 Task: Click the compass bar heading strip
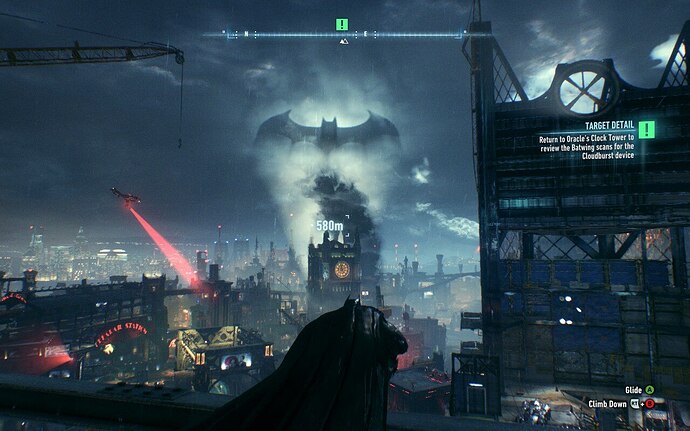[345, 35]
